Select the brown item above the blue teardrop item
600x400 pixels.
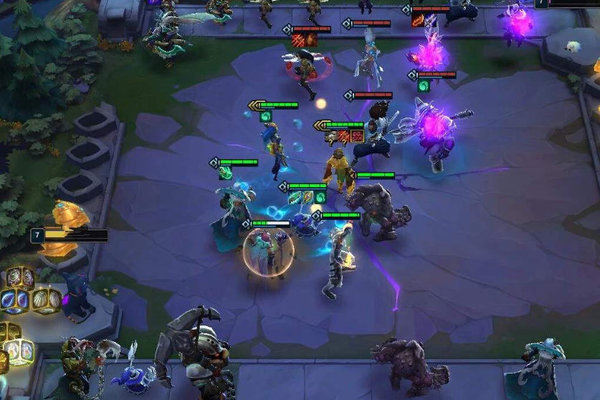17,277
